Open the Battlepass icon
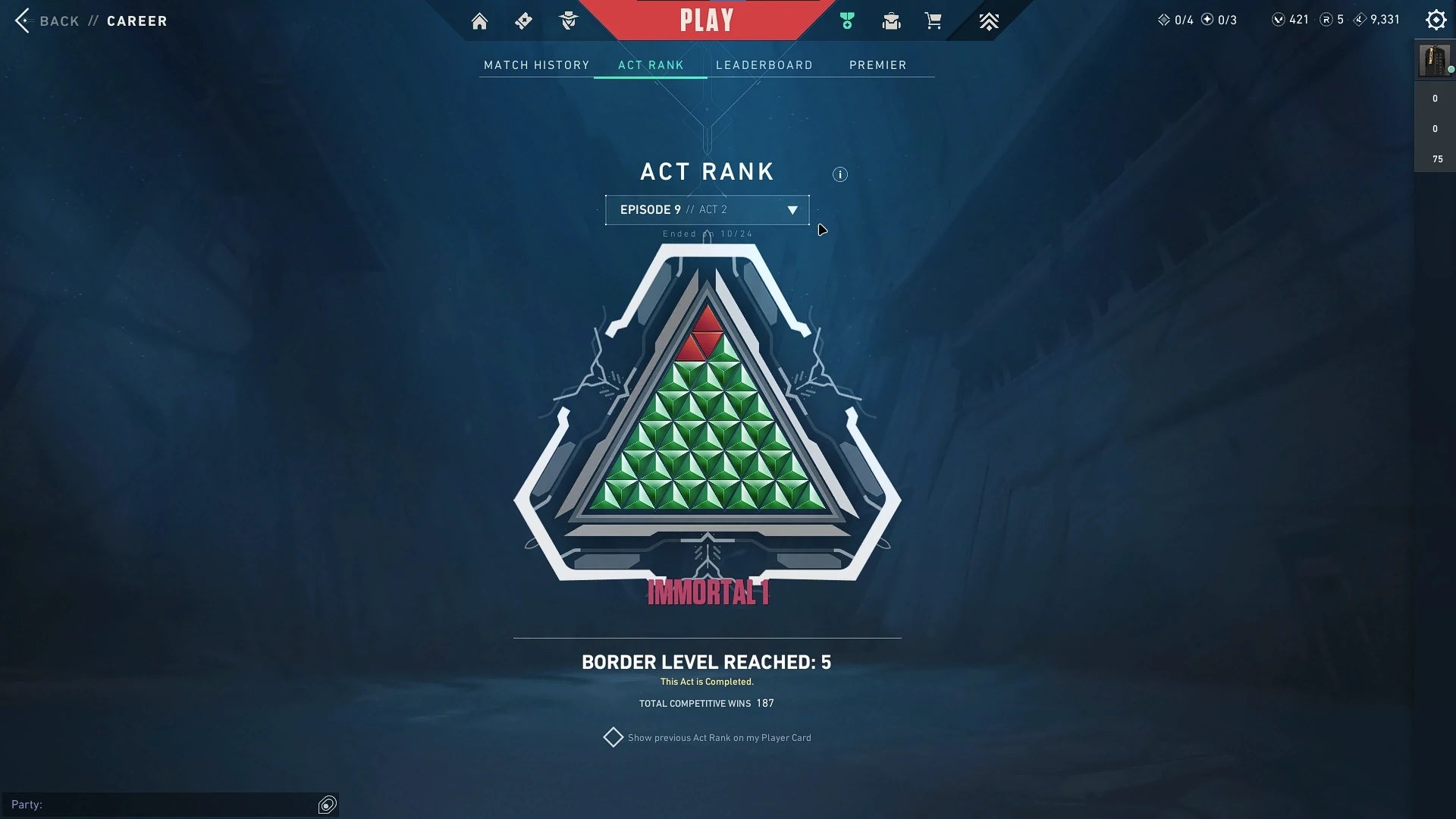Screen dimensions: 1456x819 [x=522, y=20]
